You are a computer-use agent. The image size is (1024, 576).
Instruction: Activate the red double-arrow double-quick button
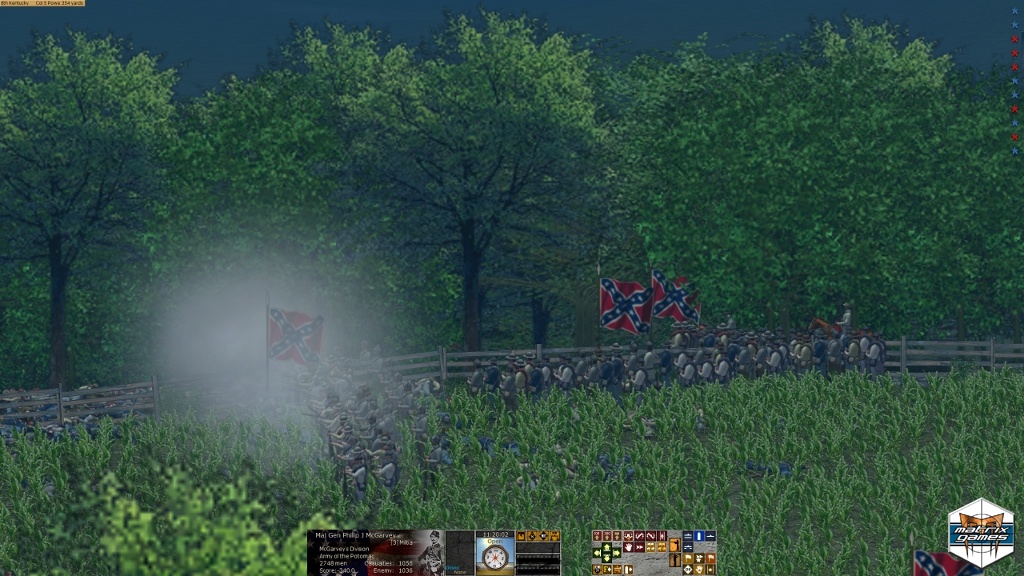(x=640, y=547)
